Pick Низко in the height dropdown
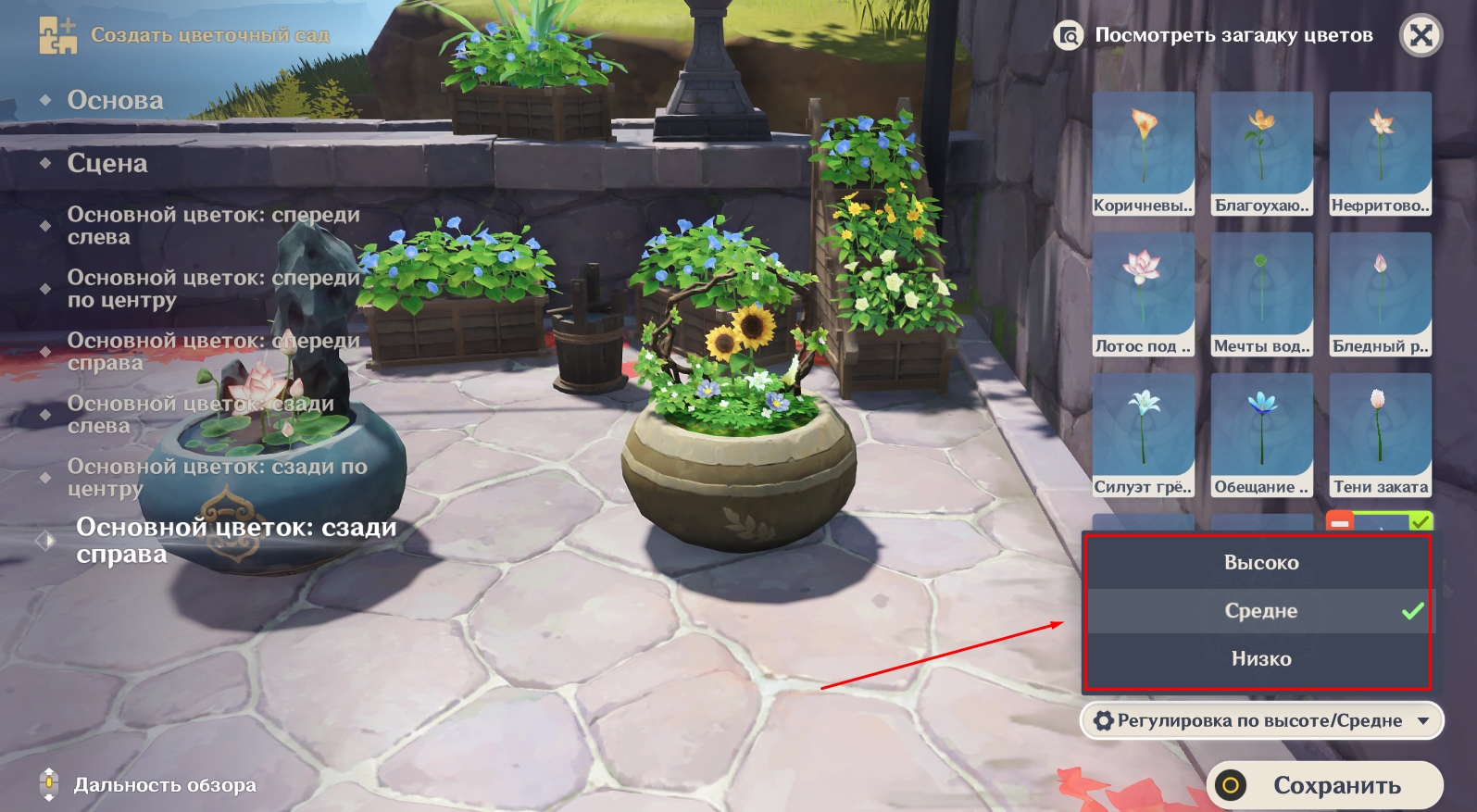Viewport: 1477px width, 812px height. click(x=1260, y=659)
